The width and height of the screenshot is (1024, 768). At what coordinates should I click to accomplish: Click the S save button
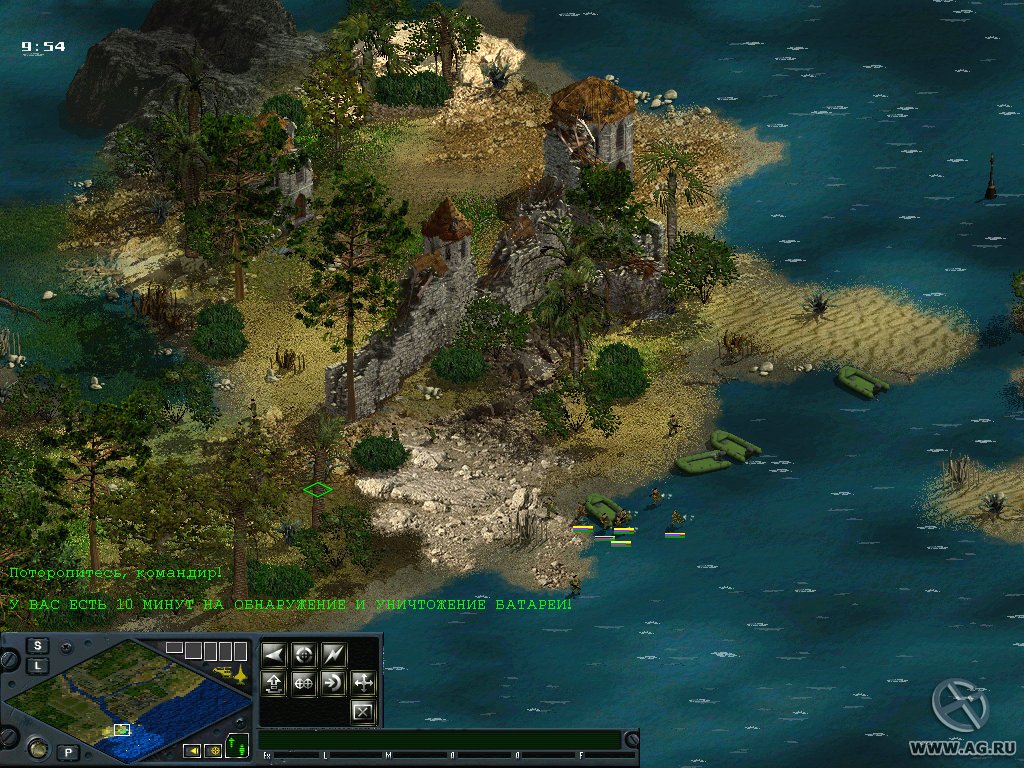[x=38, y=646]
